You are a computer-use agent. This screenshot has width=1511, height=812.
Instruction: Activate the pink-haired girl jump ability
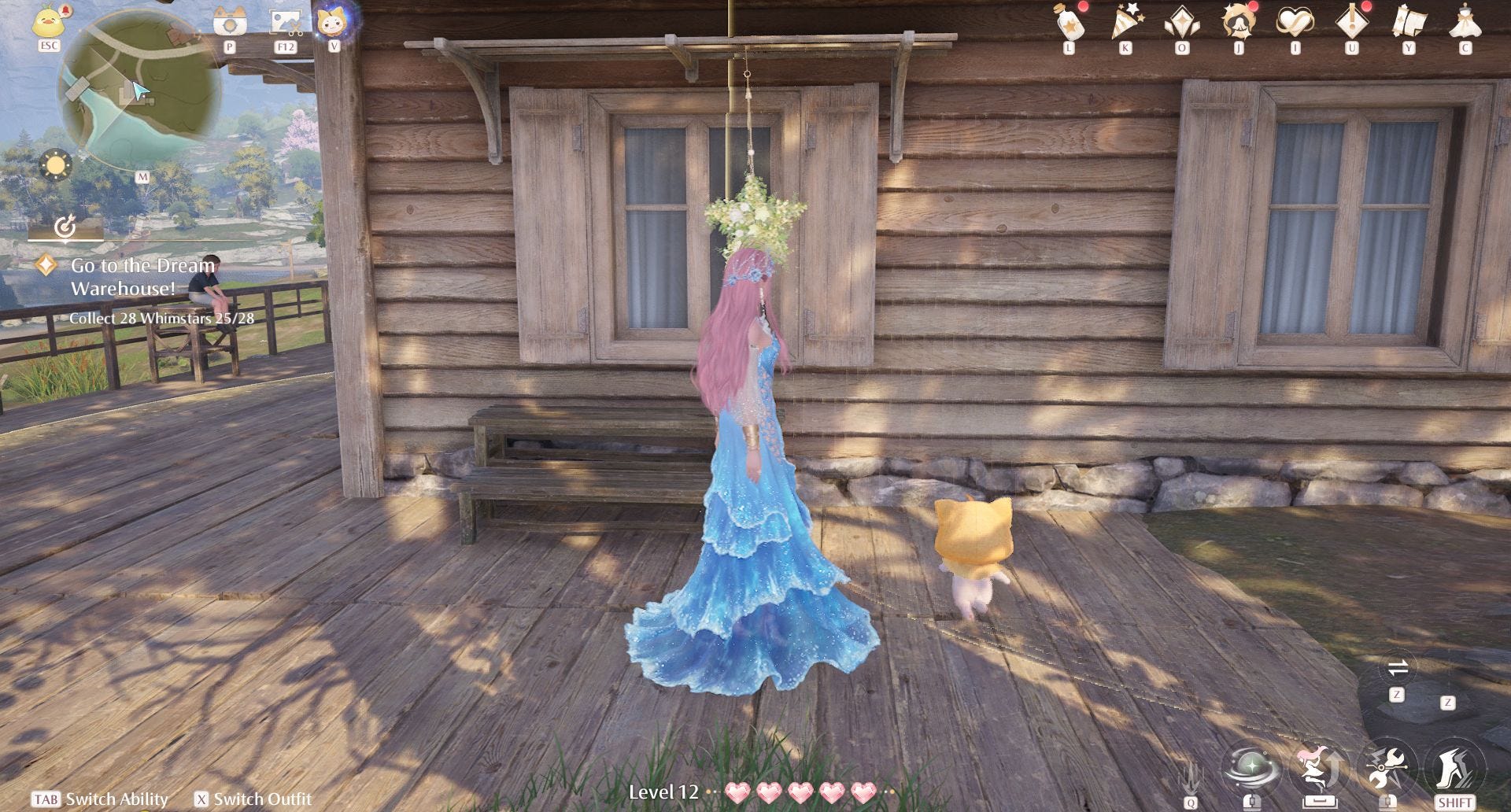(1319, 766)
